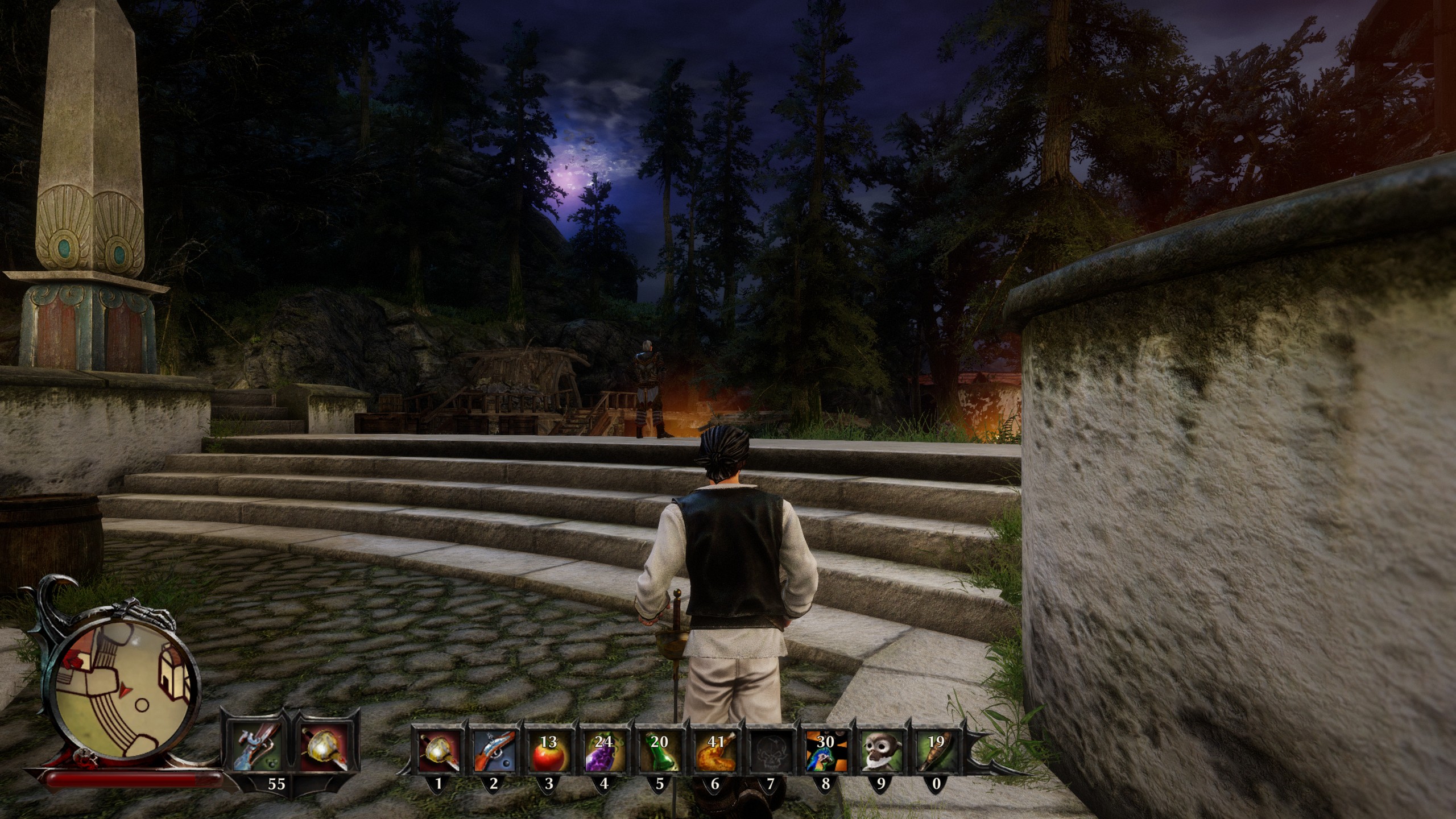Use the roasted meat leg item

coord(715,751)
